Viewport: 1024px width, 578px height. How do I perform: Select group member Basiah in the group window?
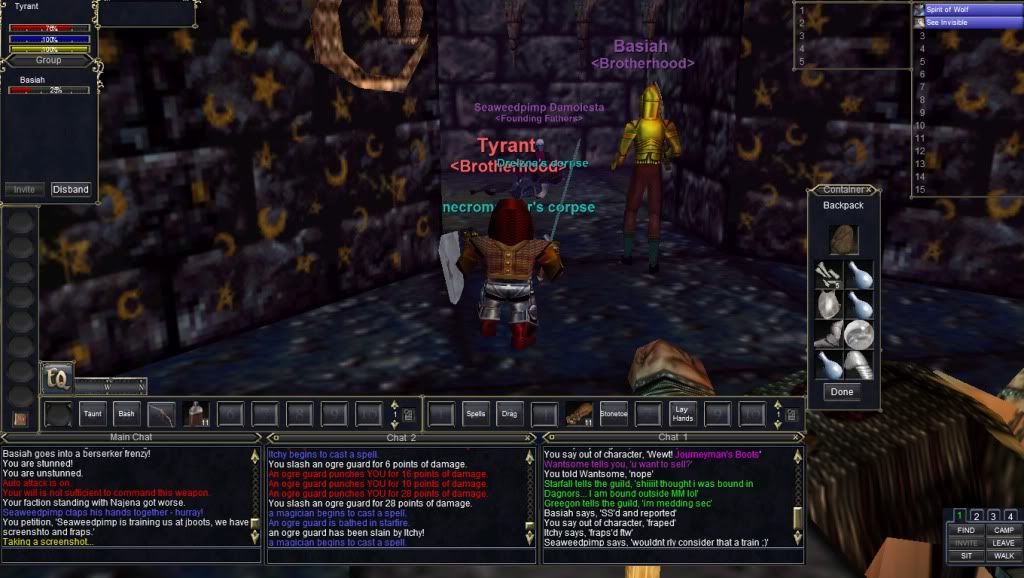(x=32, y=80)
